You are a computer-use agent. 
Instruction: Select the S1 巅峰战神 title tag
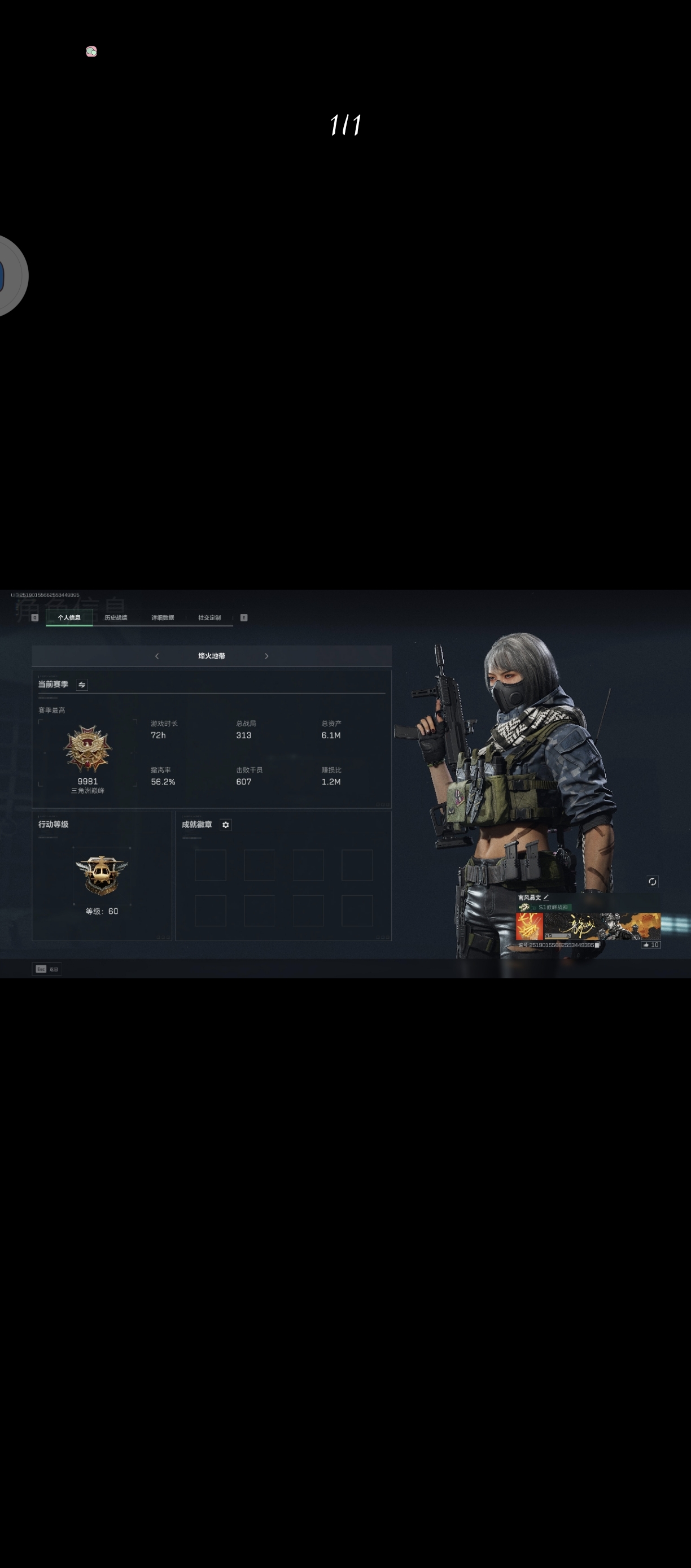tap(552, 907)
